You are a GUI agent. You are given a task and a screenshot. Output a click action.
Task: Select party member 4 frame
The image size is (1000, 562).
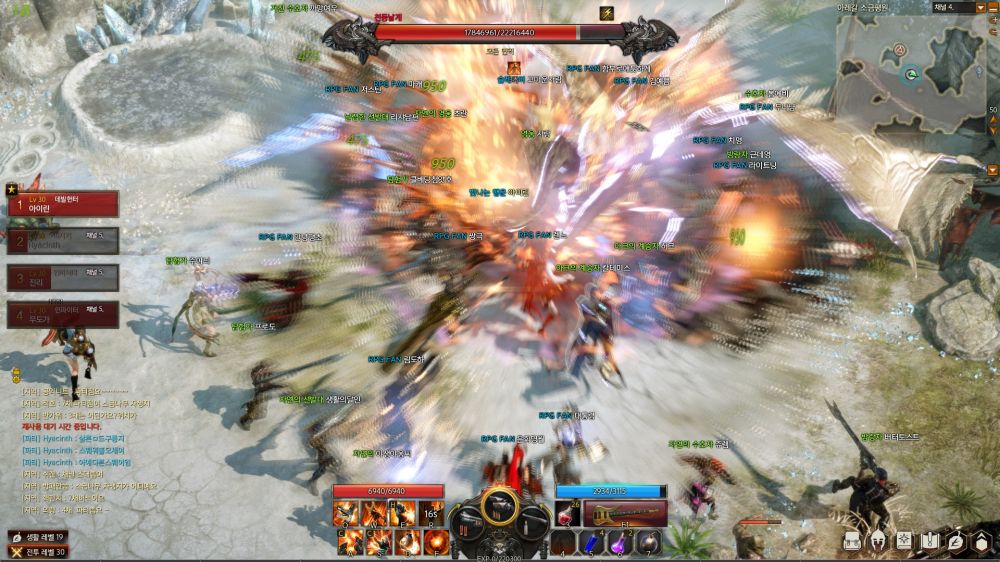point(63,315)
